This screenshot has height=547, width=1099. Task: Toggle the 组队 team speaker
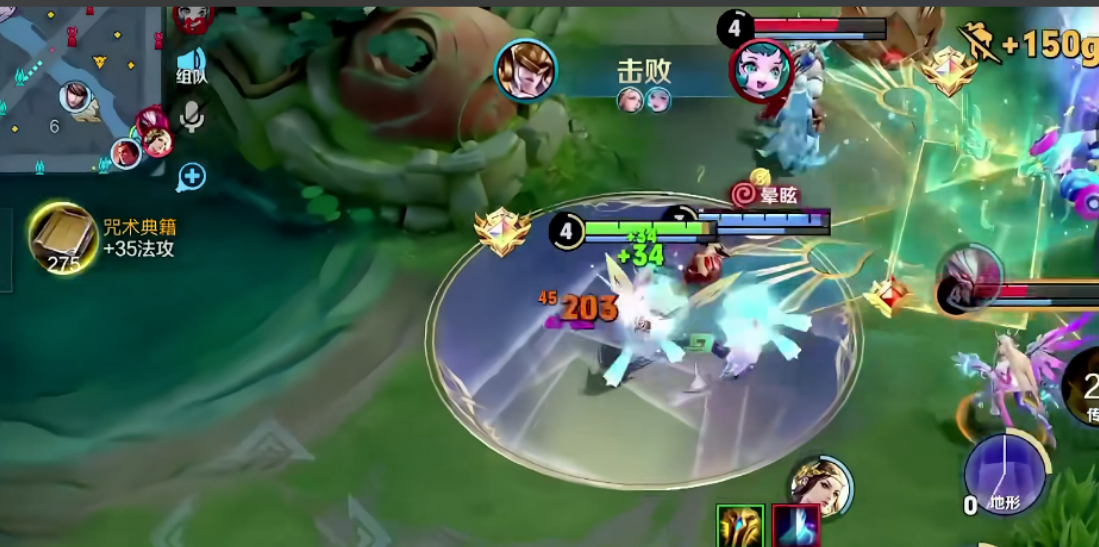tap(191, 64)
